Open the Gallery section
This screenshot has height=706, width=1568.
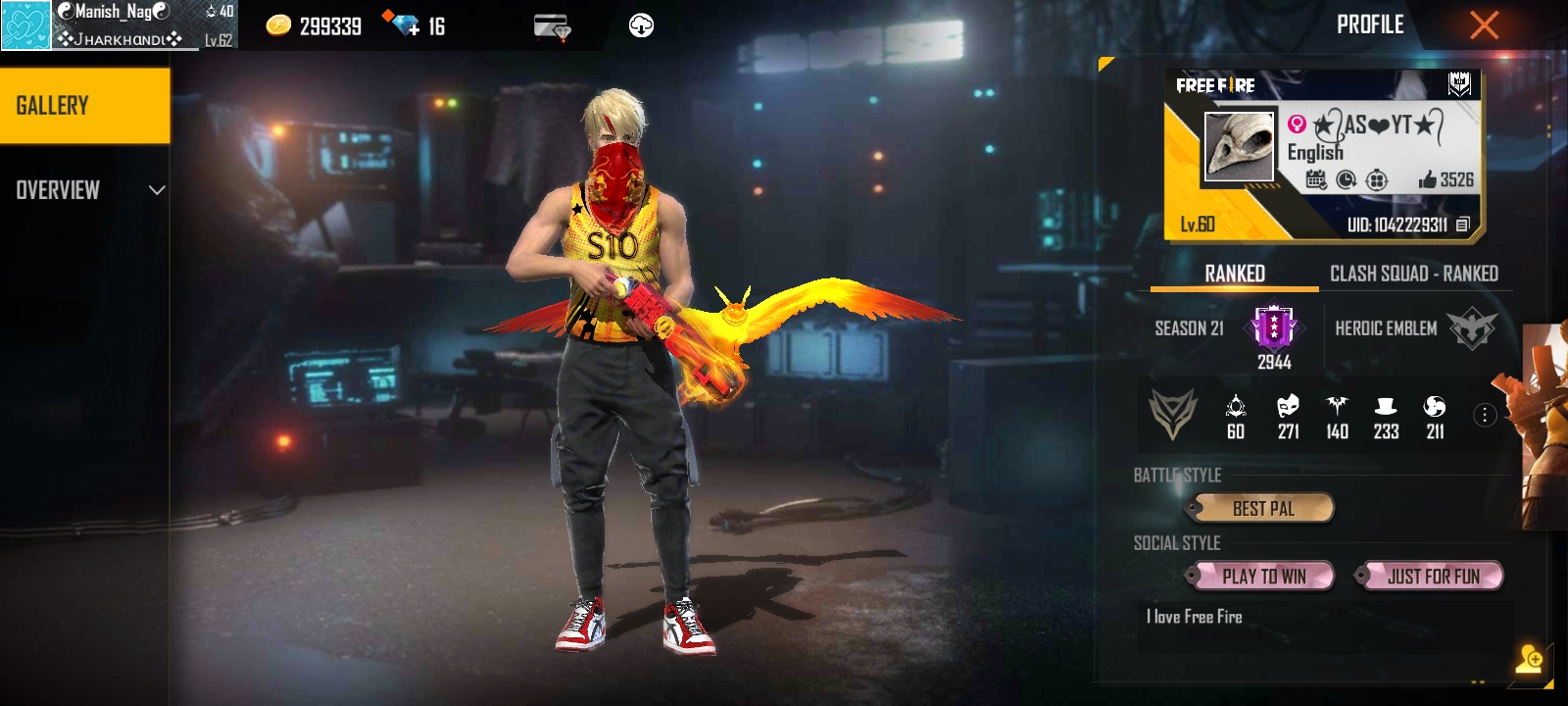click(x=85, y=106)
